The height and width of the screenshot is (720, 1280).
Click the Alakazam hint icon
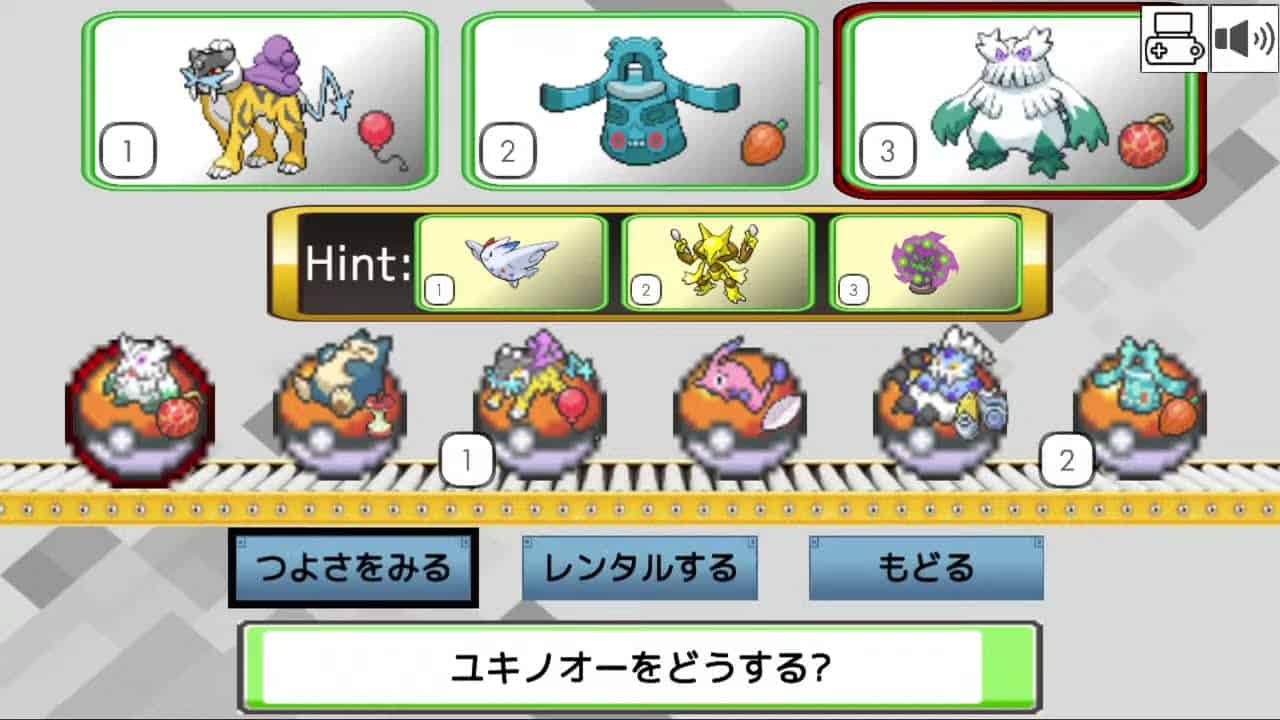717,261
